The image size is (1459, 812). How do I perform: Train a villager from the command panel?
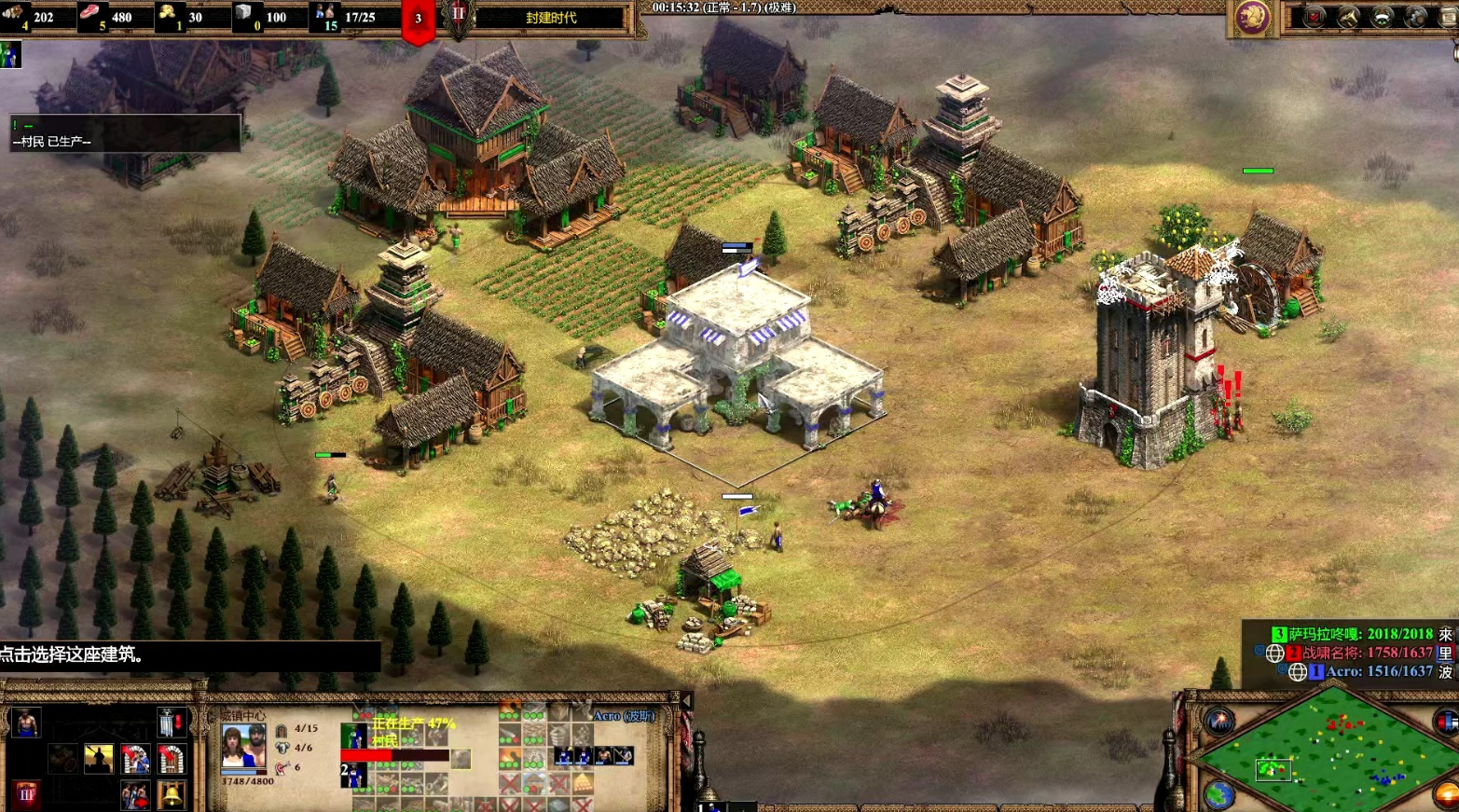tap(25, 723)
